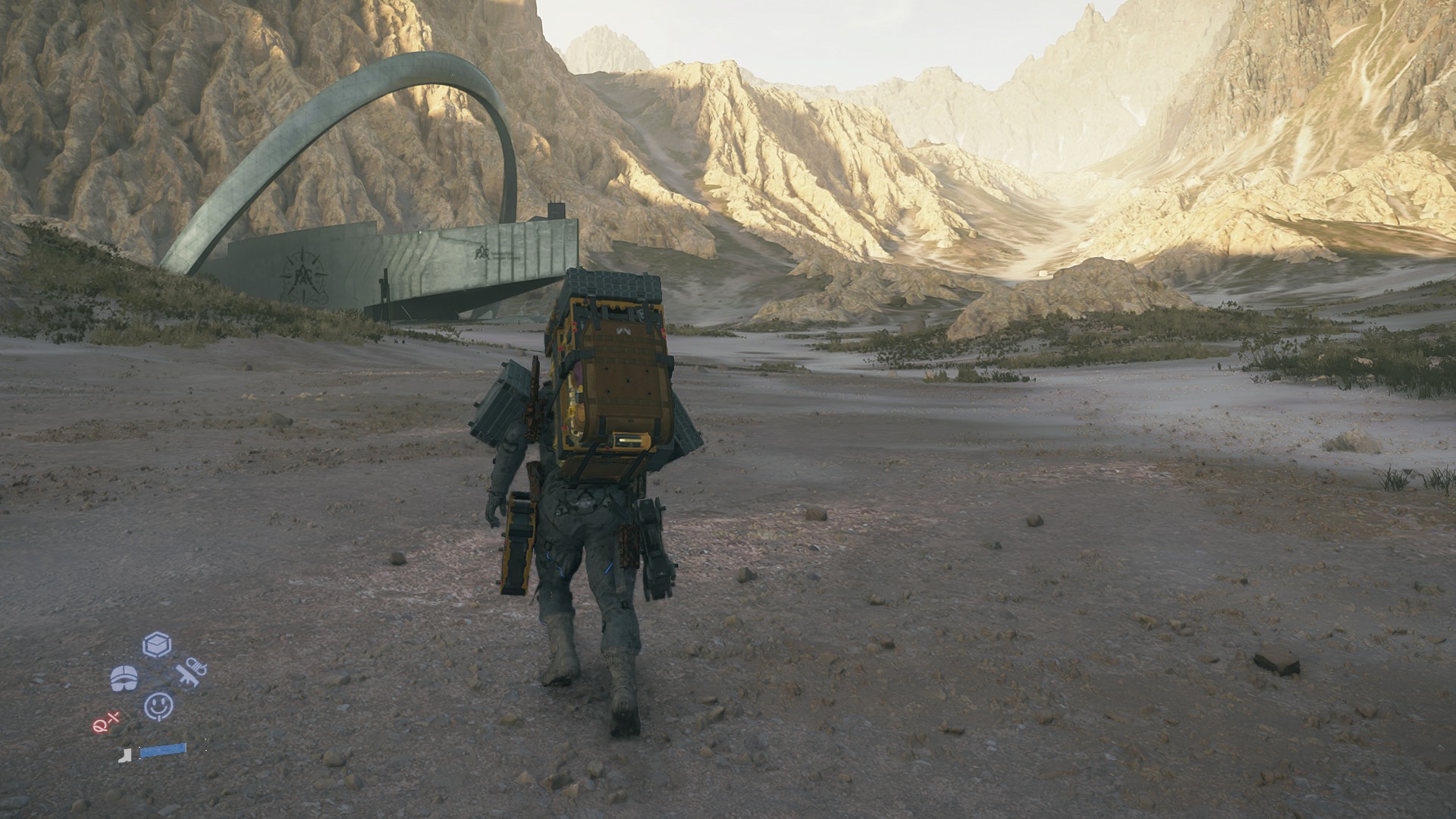Screen dimensions: 1456x819
Task: Select the cap and glasses equipment icon
Action: (124, 678)
